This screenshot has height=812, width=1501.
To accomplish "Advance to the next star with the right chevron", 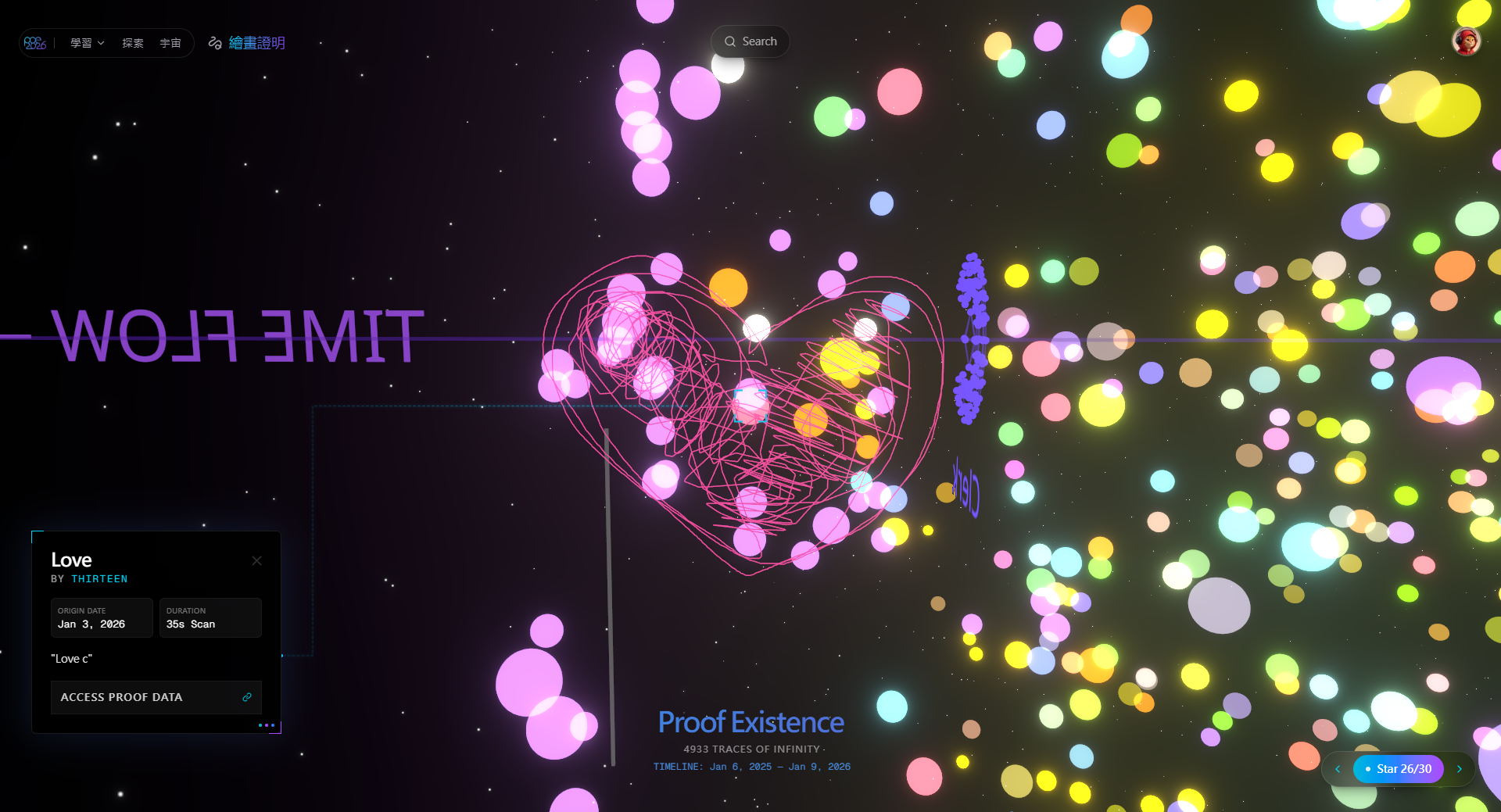I will tap(1460, 769).
